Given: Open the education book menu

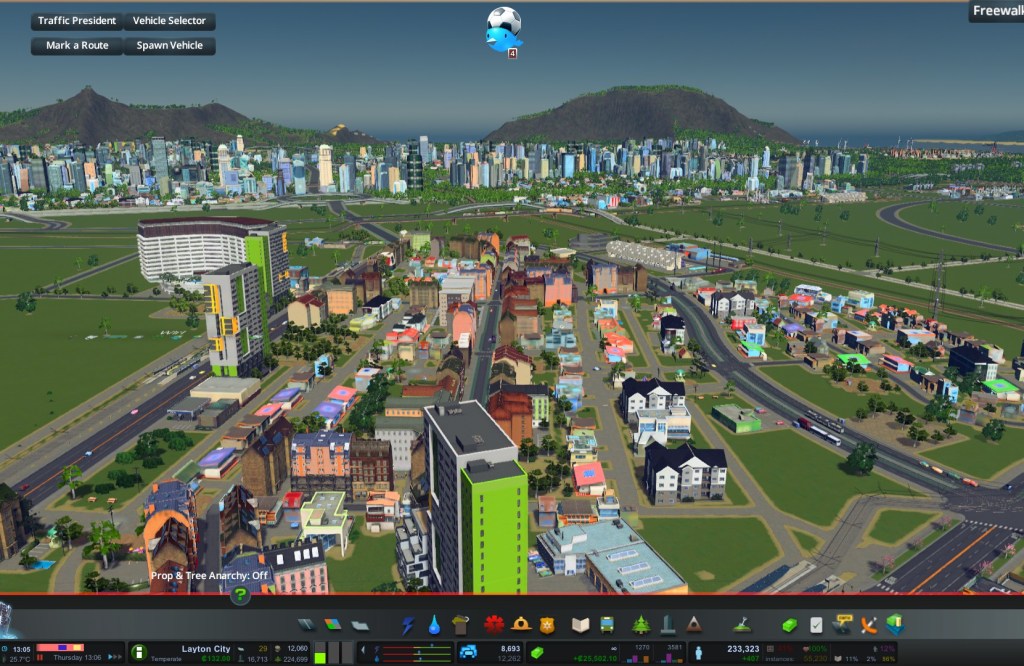Looking at the screenshot, I should tap(580, 625).
